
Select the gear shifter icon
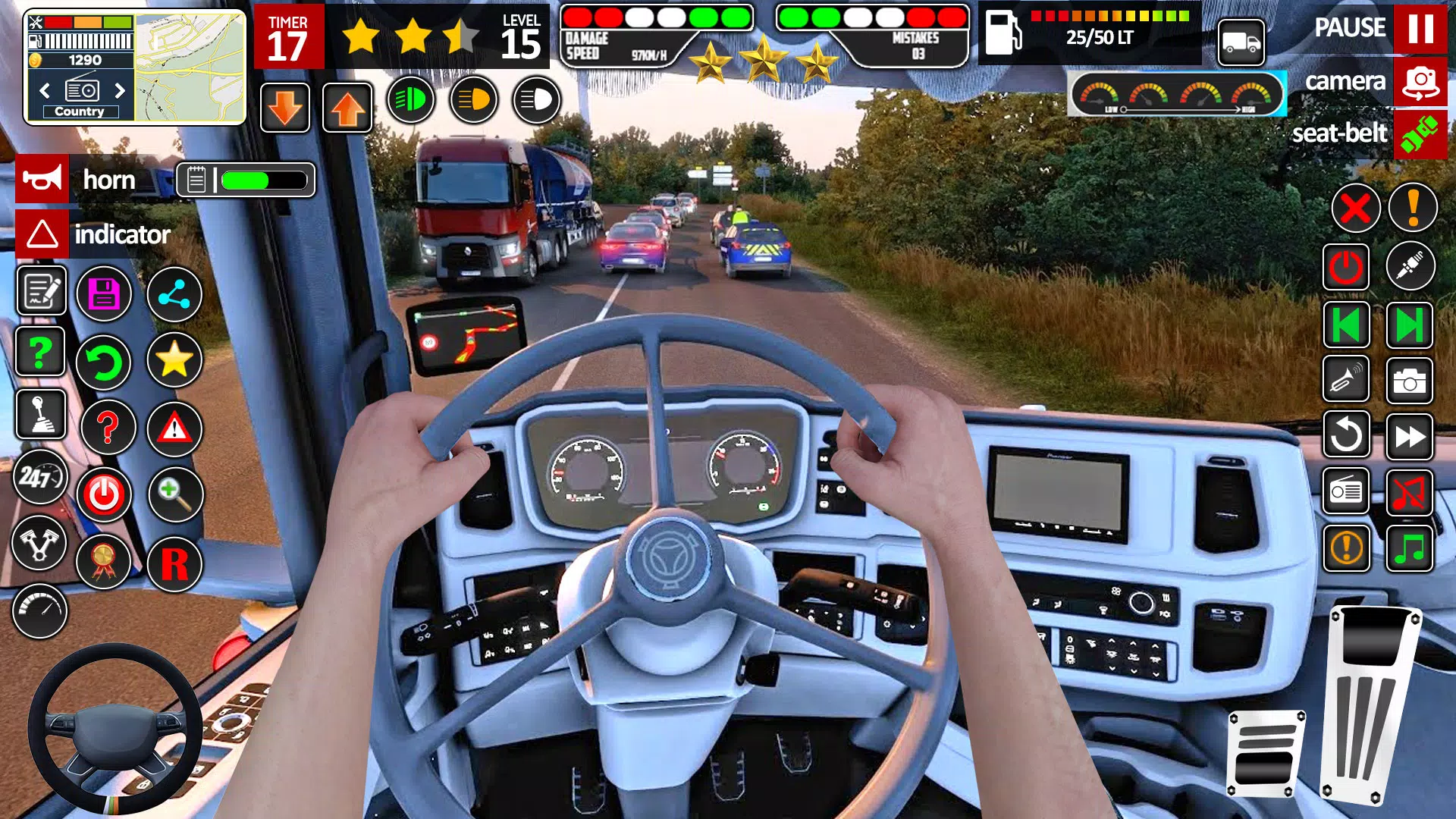point(40,417)
